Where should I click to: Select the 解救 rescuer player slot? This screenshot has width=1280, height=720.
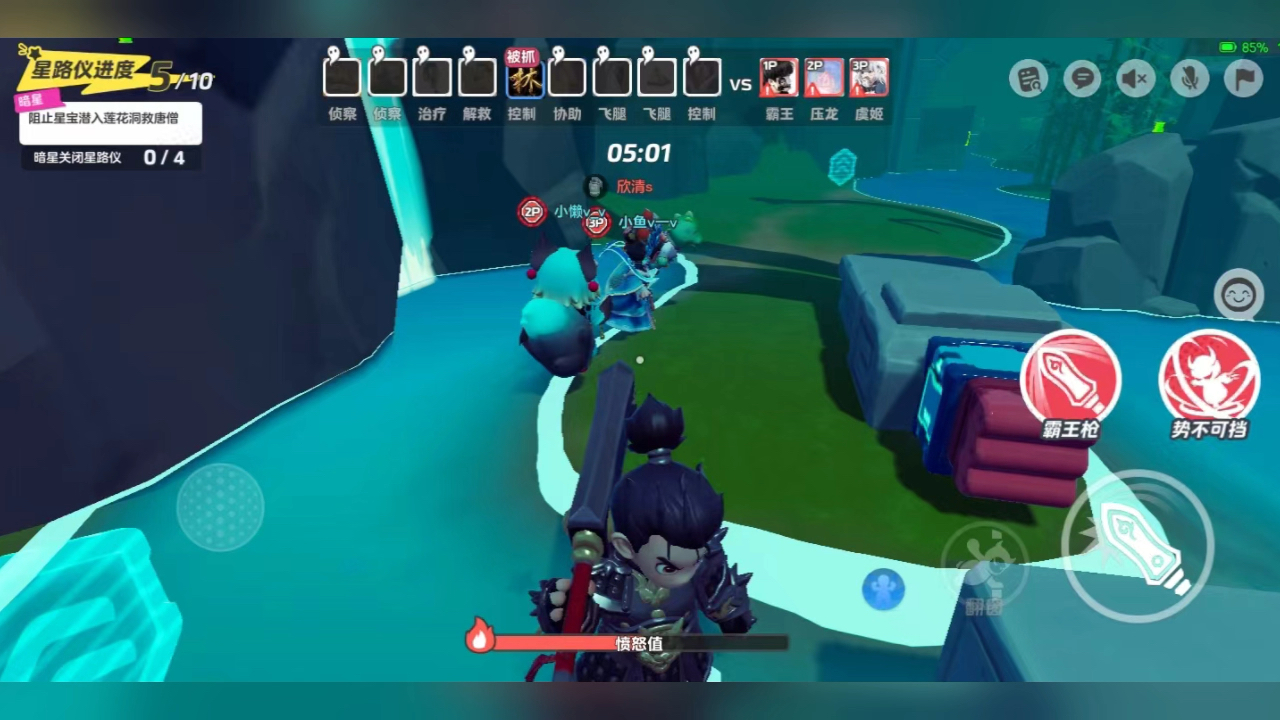coord(477,77)
